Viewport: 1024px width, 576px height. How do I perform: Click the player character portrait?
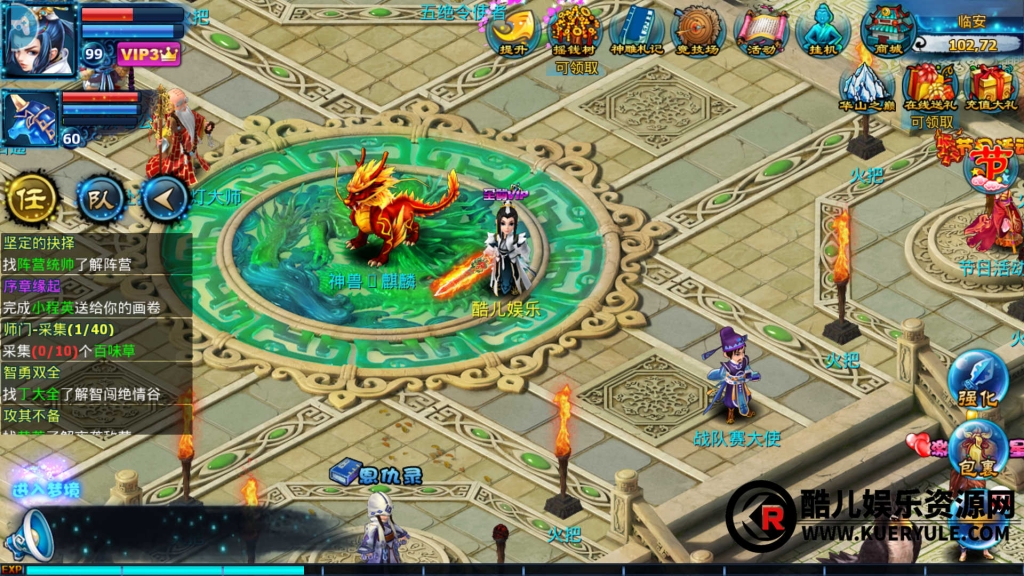[38, 38]
